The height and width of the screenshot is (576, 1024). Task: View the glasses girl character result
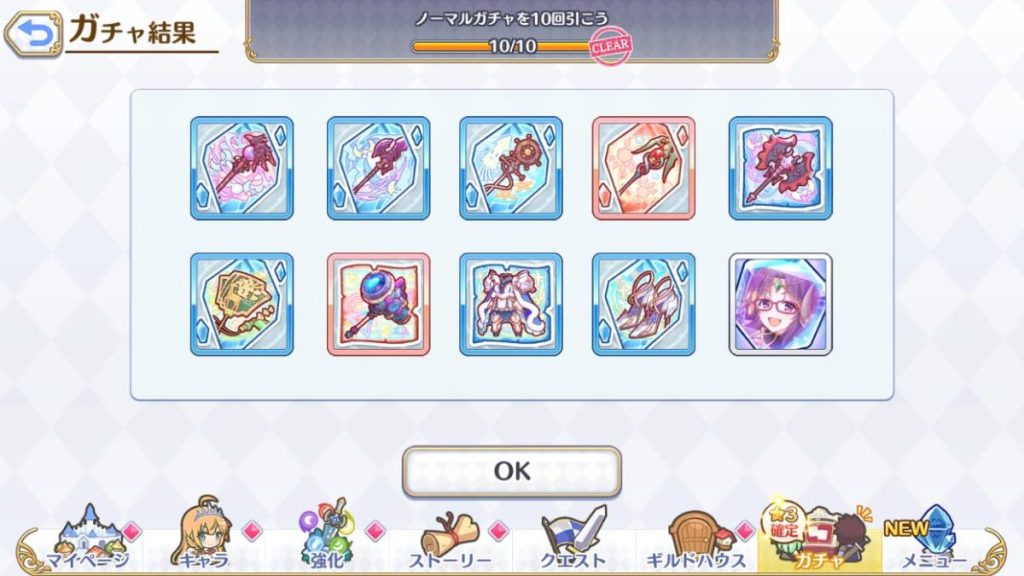(x=780, y=304)
